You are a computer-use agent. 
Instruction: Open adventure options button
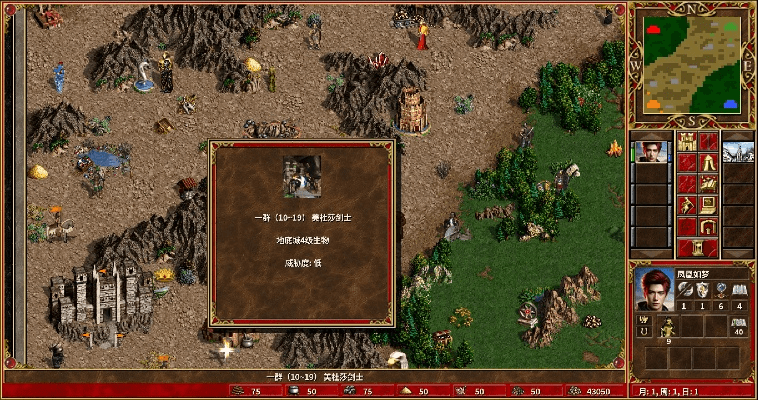[x=687, y=205]
